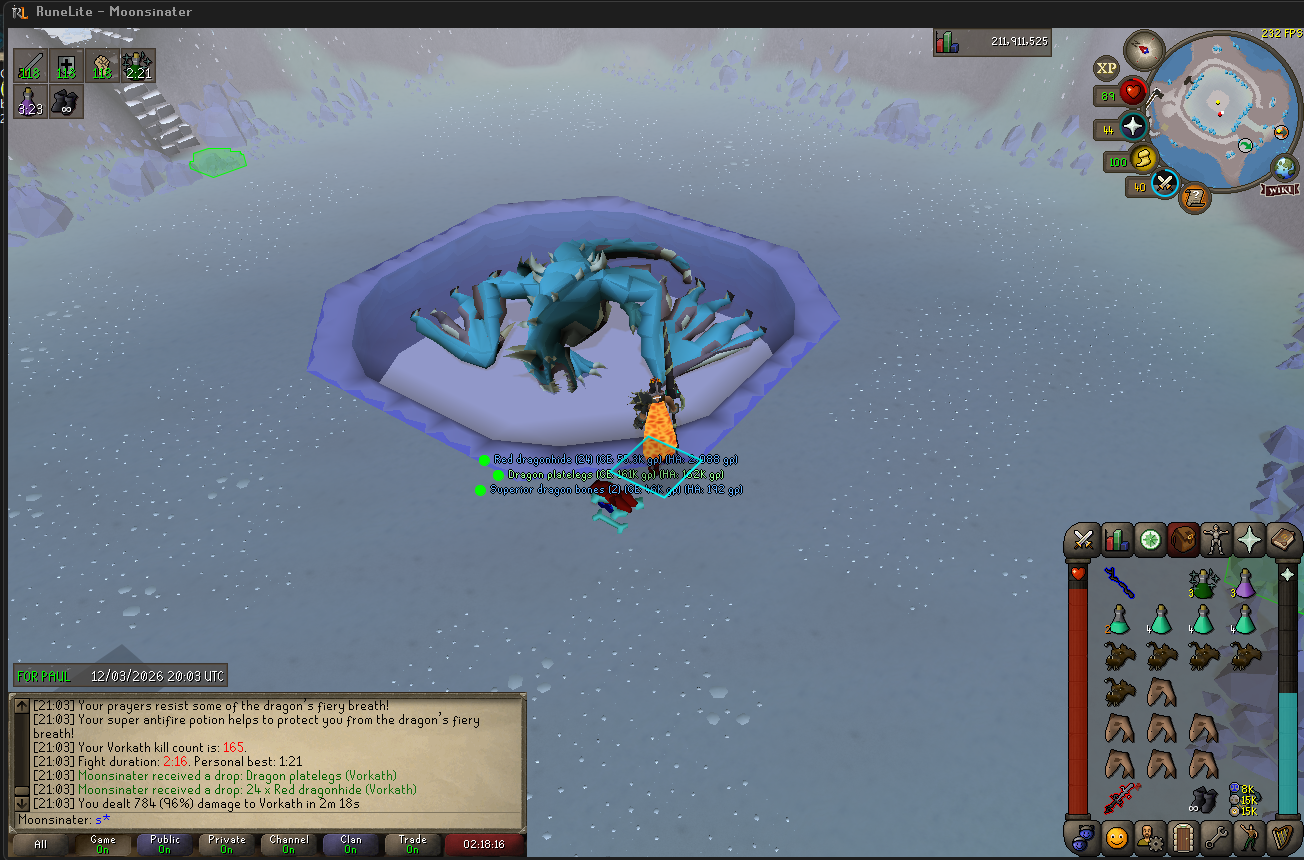Image resolution: width=1304 pixels, height=860 pixels.
Task: Open the Worn Equipment tab
Action: click(x=1217, y=541)
